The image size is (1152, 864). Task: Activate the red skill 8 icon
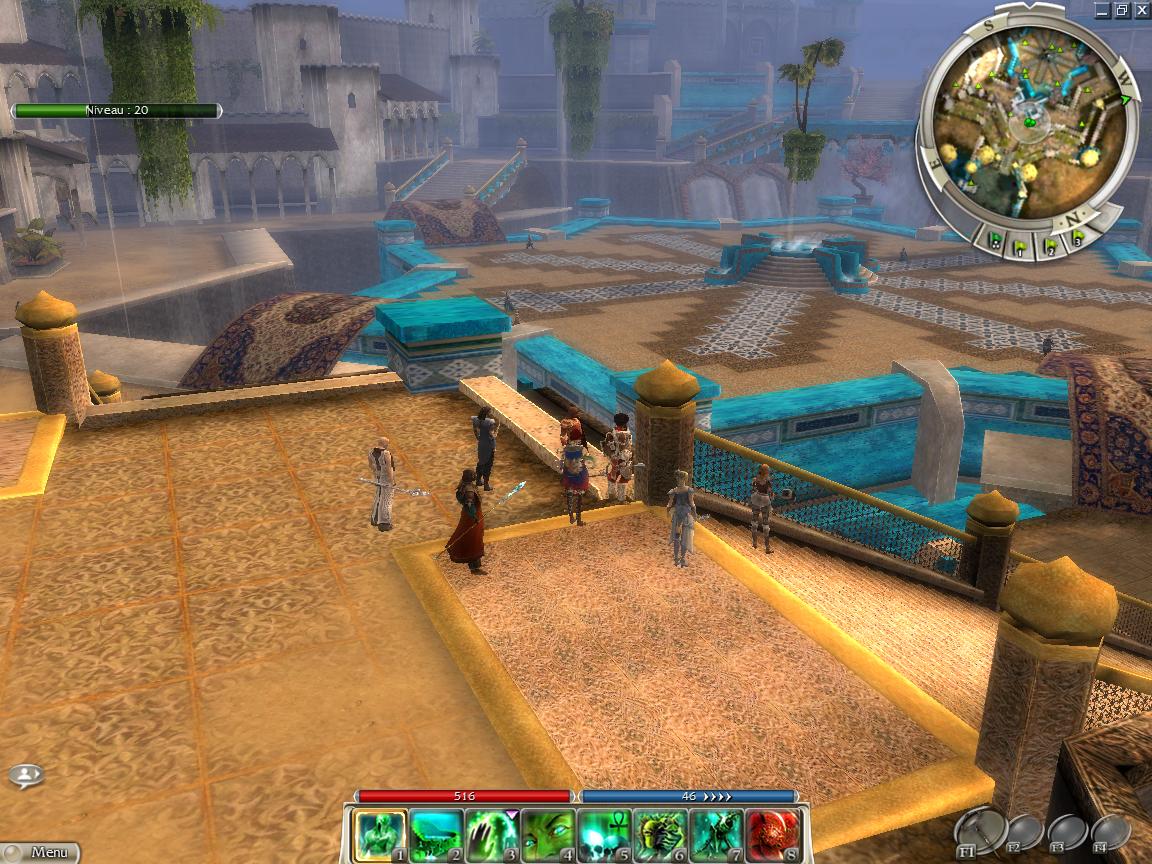click(772, 836)
